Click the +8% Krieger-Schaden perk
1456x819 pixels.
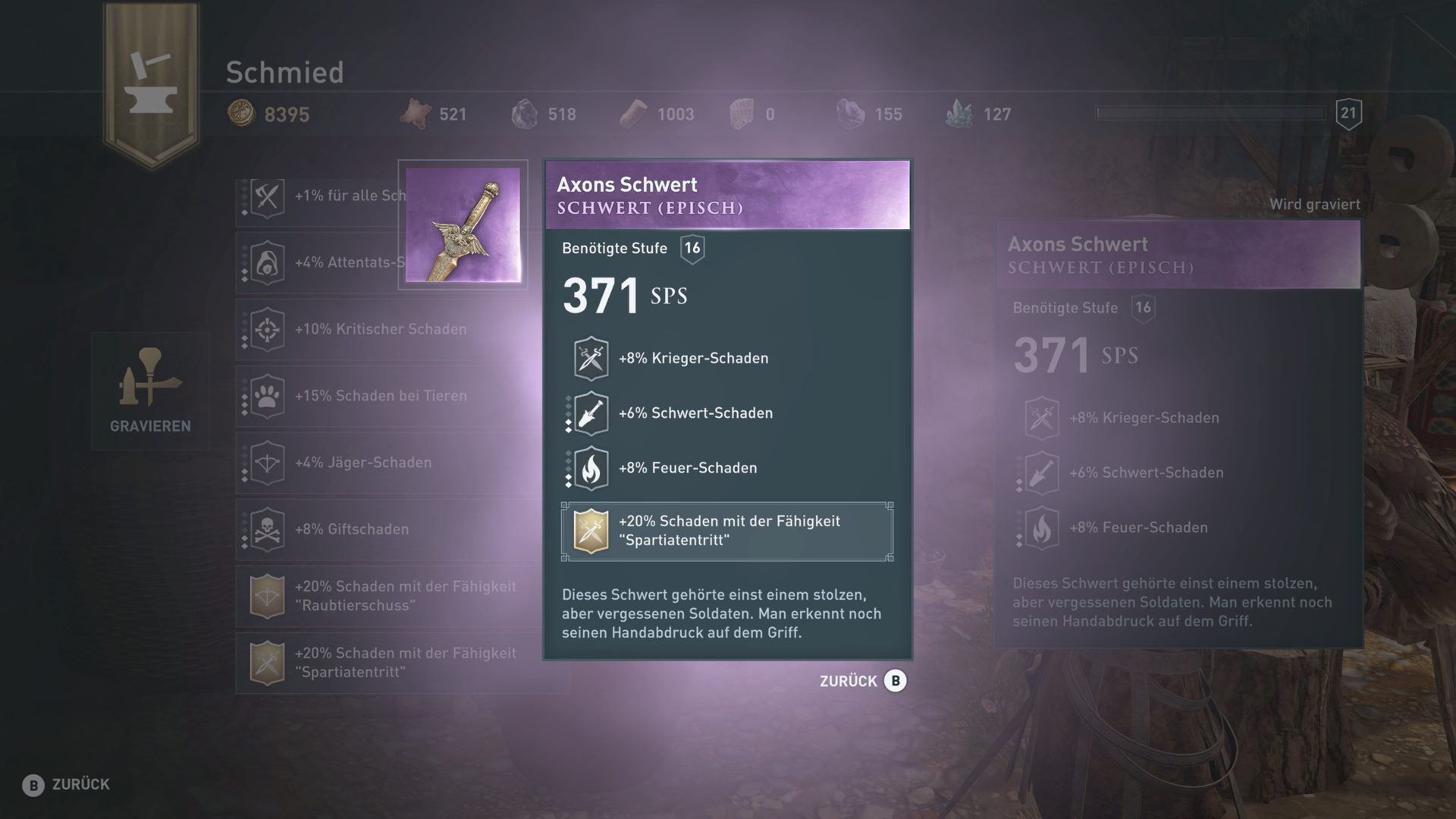click(x=692, y=358)
